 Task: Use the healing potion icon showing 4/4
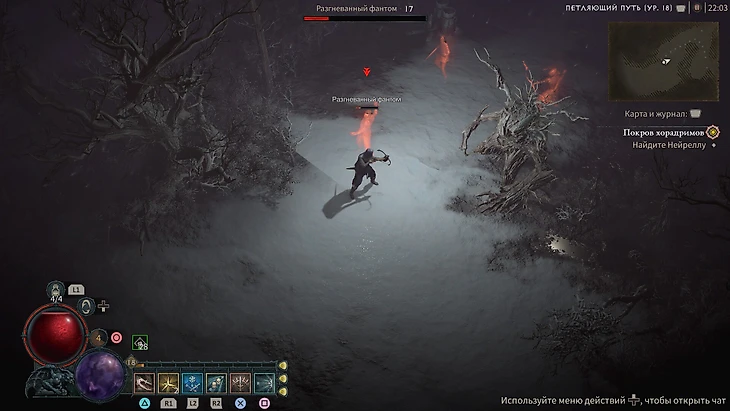coord(57,291)
